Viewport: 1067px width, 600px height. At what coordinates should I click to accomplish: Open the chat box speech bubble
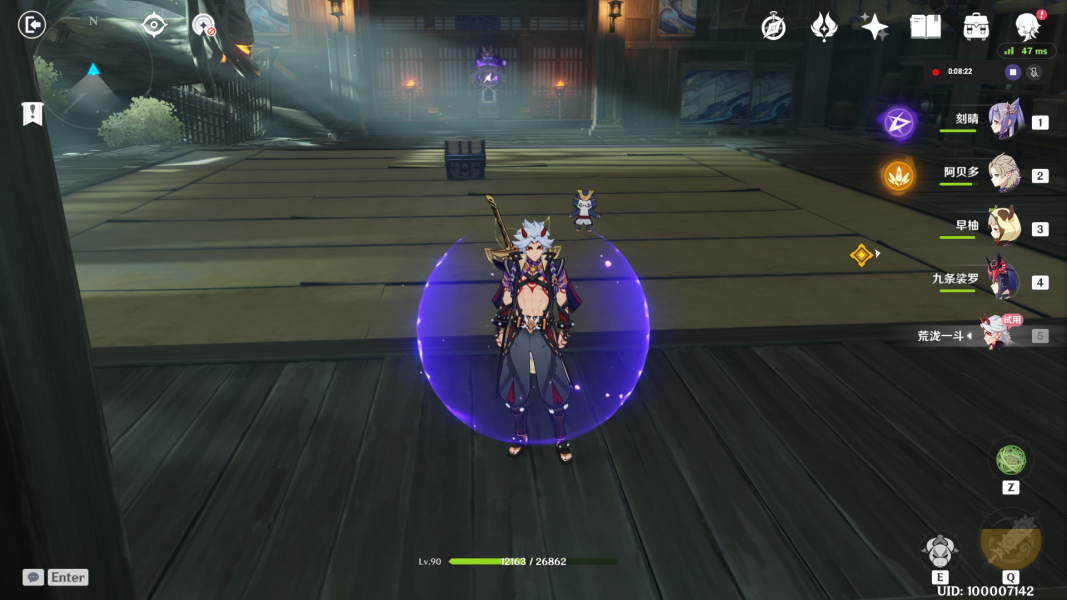tap(33, 577)
